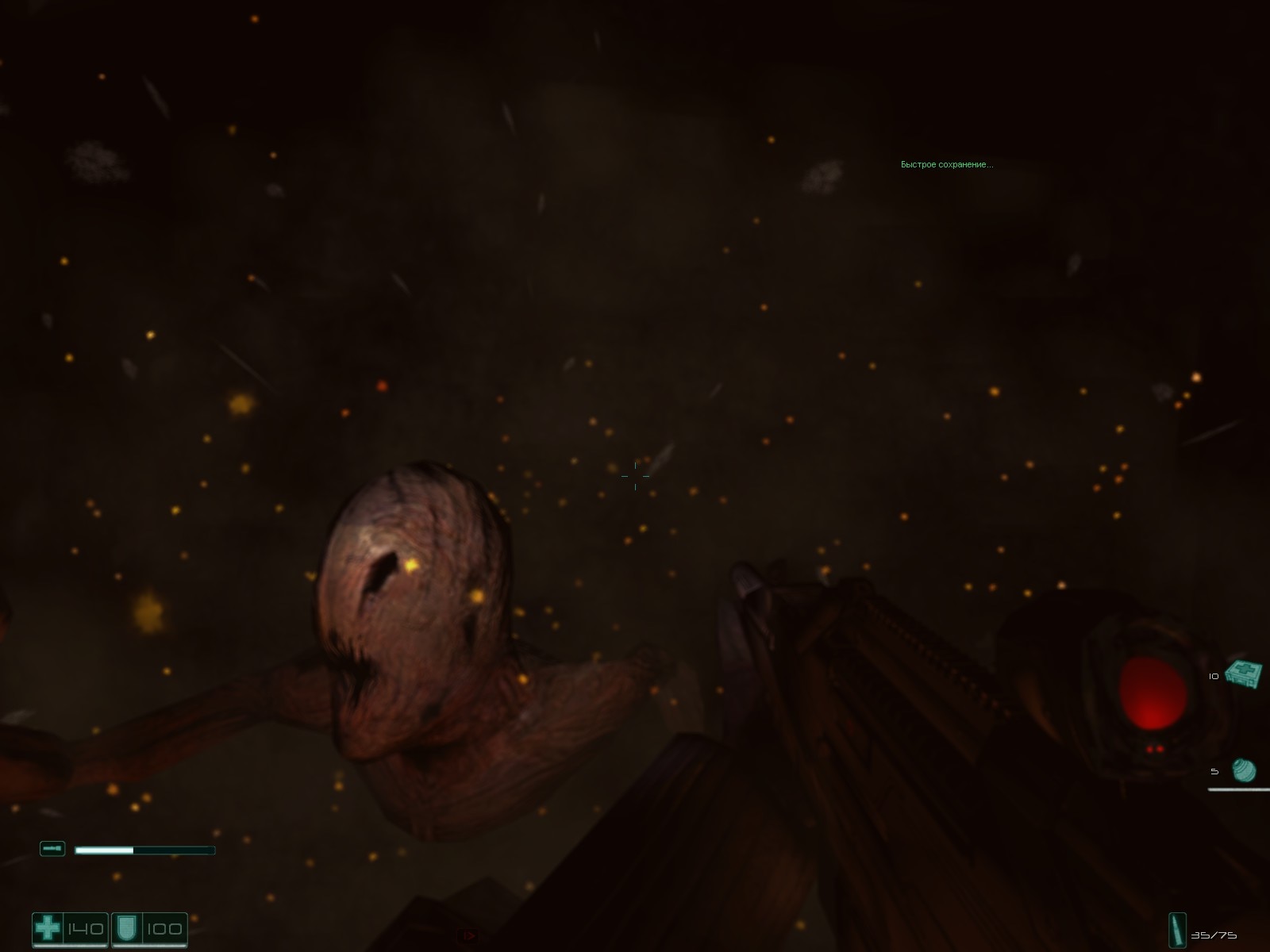Select the health cross icon
This screenshot has height=952, width=1270.
coord(48,927)
